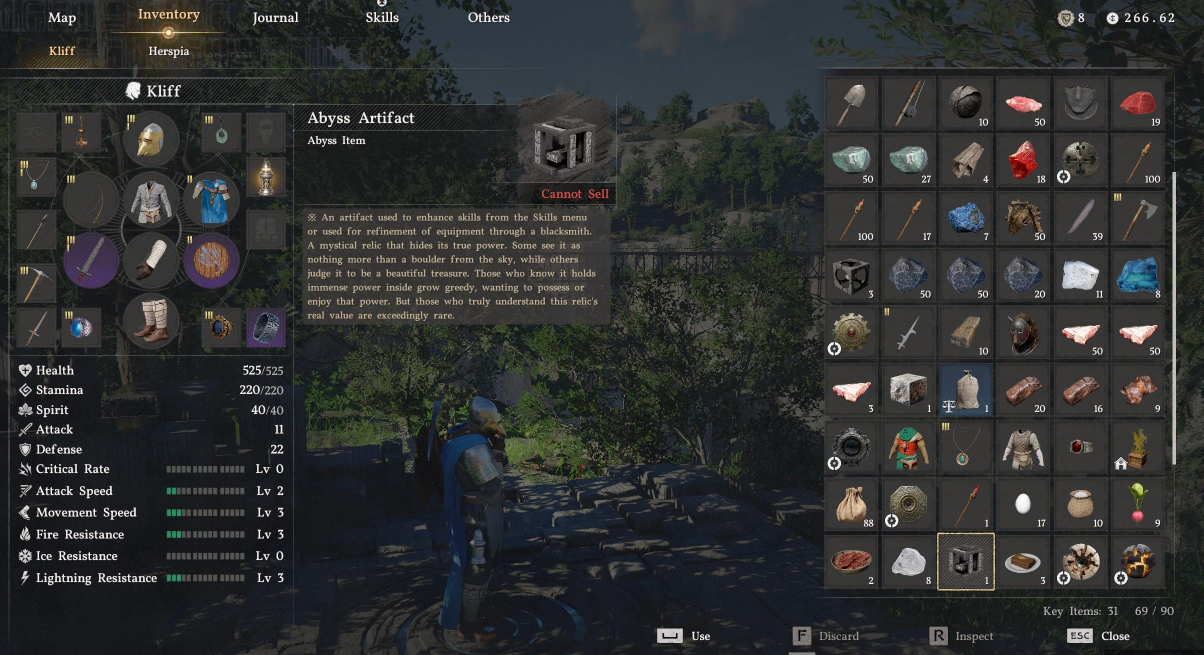Switch to the Journal tab

(x=275, y=18)
